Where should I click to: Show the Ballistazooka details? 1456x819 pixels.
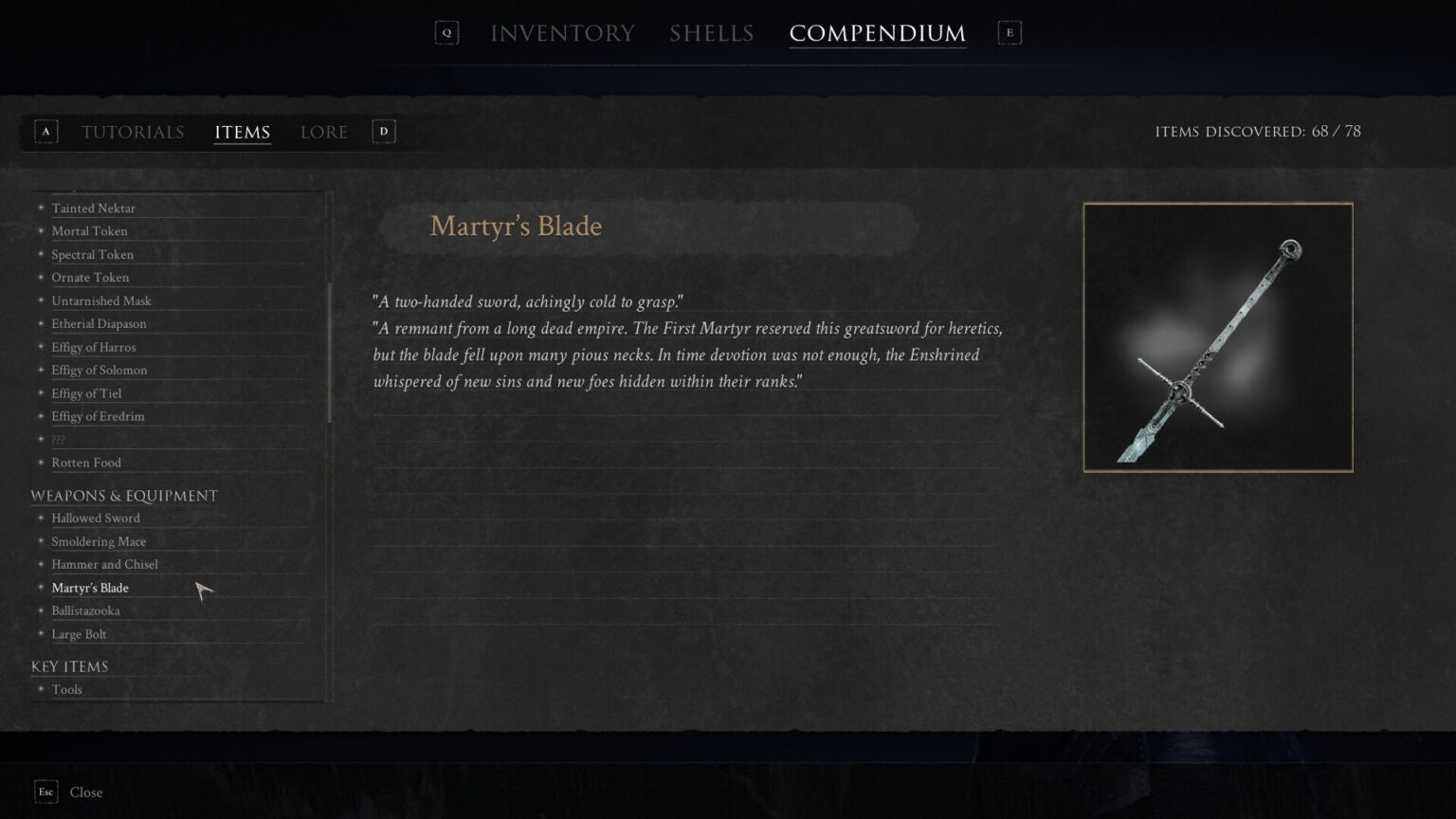click(85, 610)
